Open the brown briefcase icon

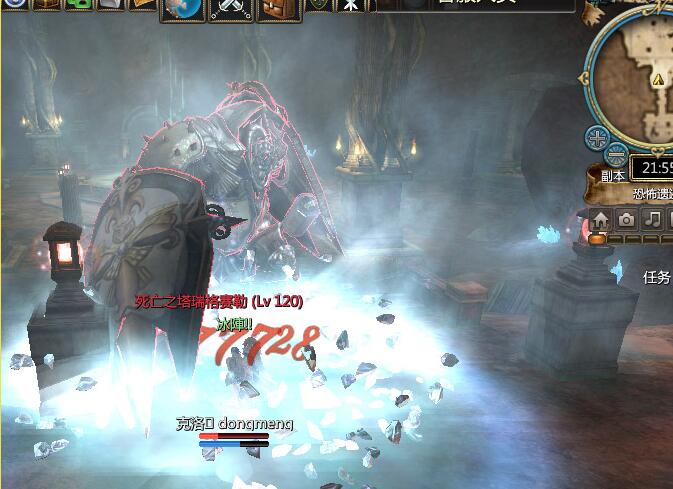[x=280, y=8]
